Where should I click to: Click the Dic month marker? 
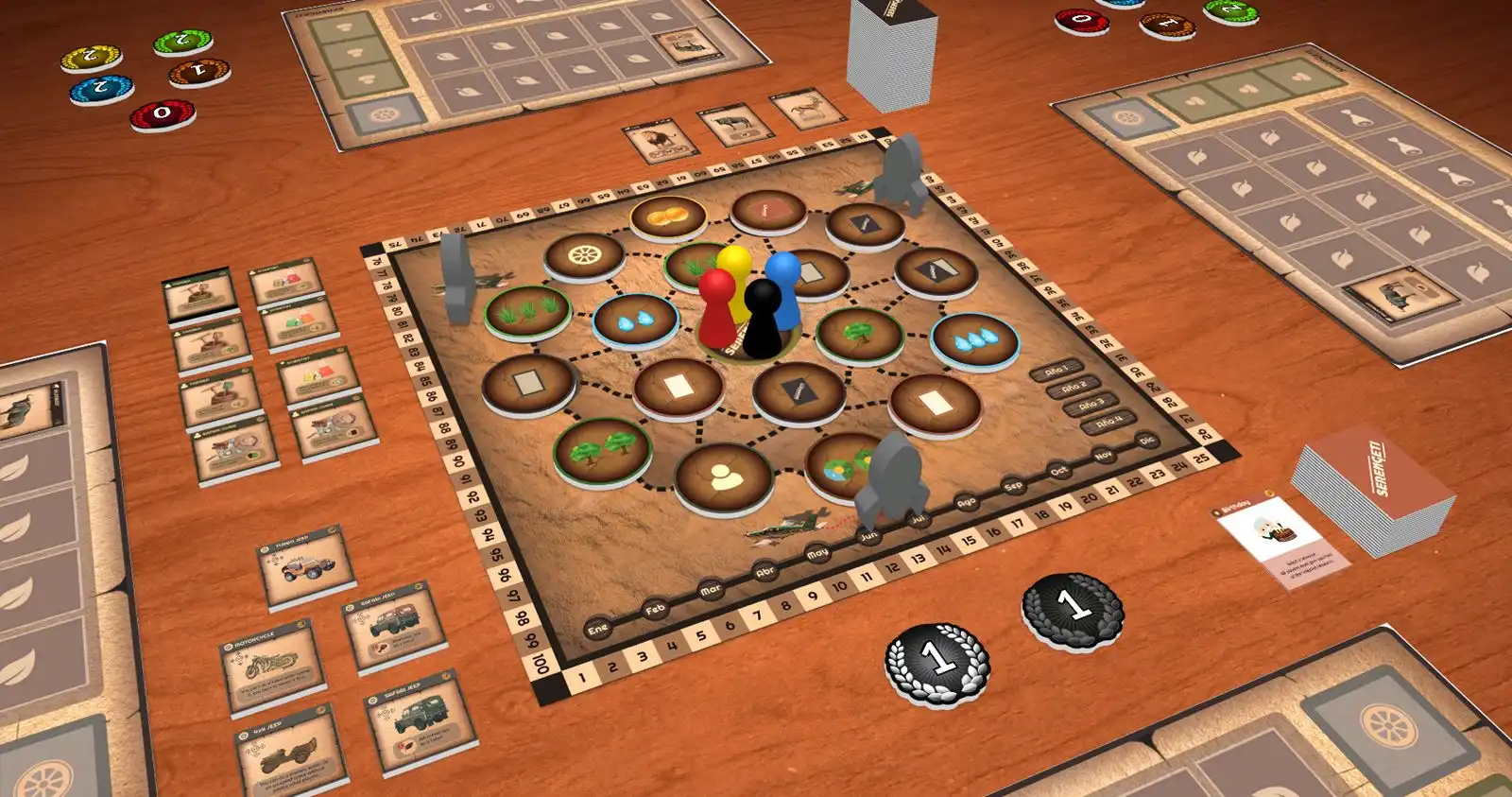[1147, 441]
